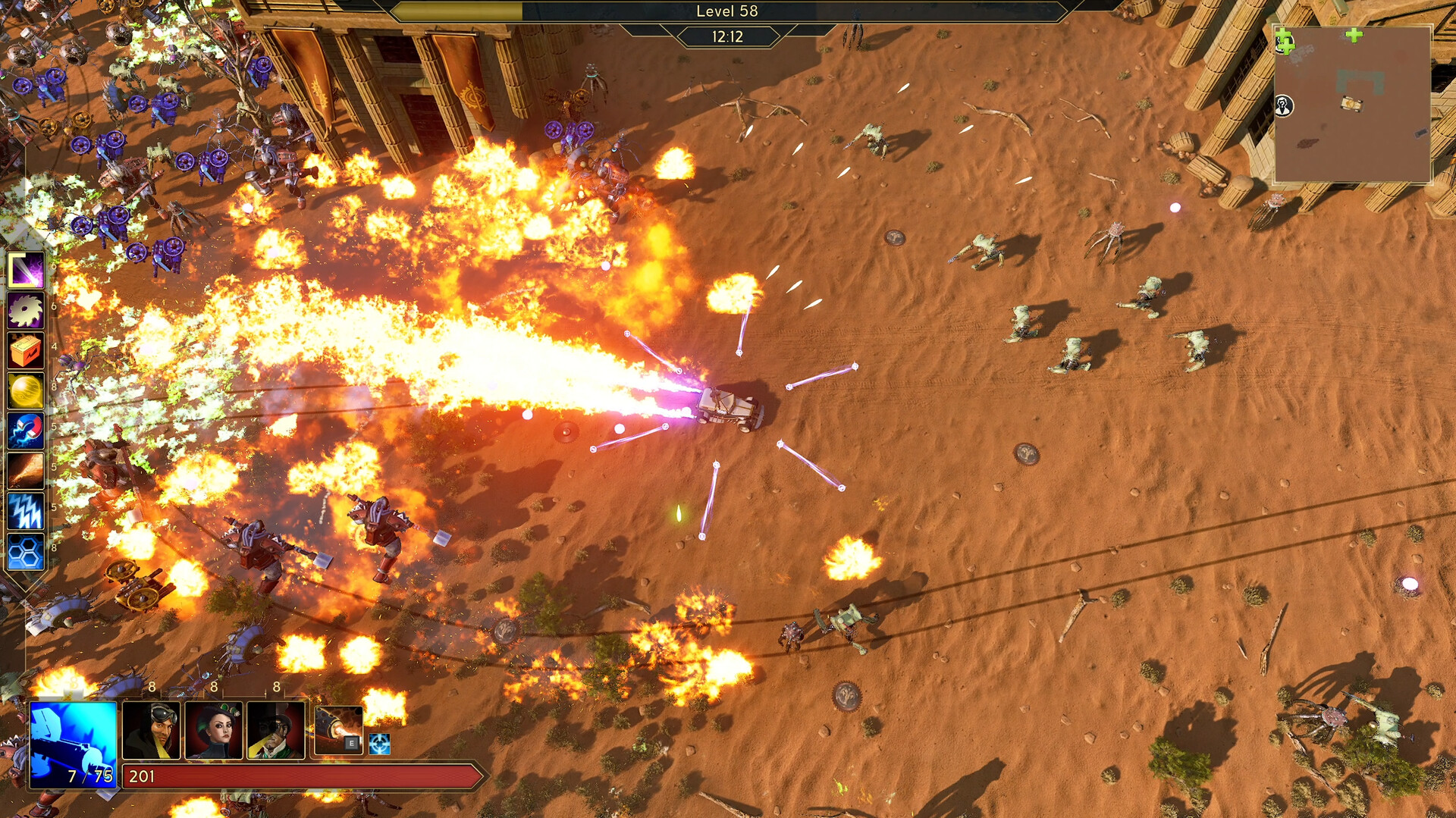Pick the red and blue magnet icon
Image resolution: width=1456 pixels, height=818 pixels.
tap(26, 431)
